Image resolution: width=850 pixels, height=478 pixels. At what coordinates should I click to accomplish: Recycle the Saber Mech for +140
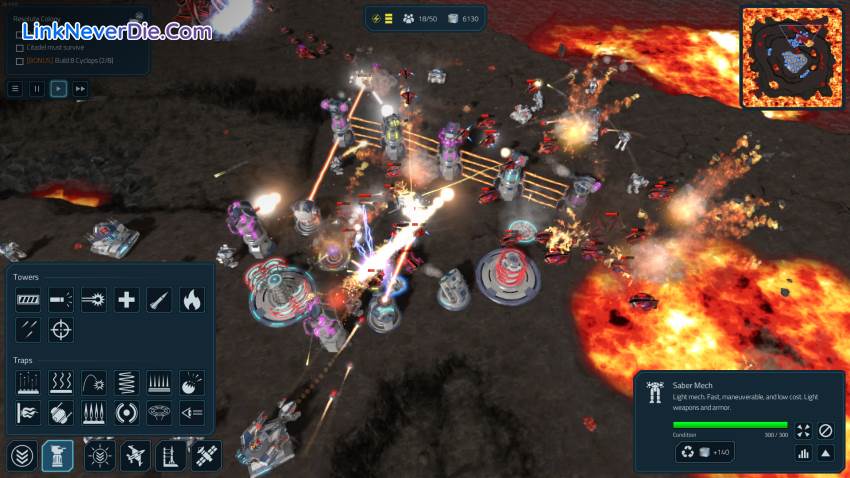(x=704, y=452)
